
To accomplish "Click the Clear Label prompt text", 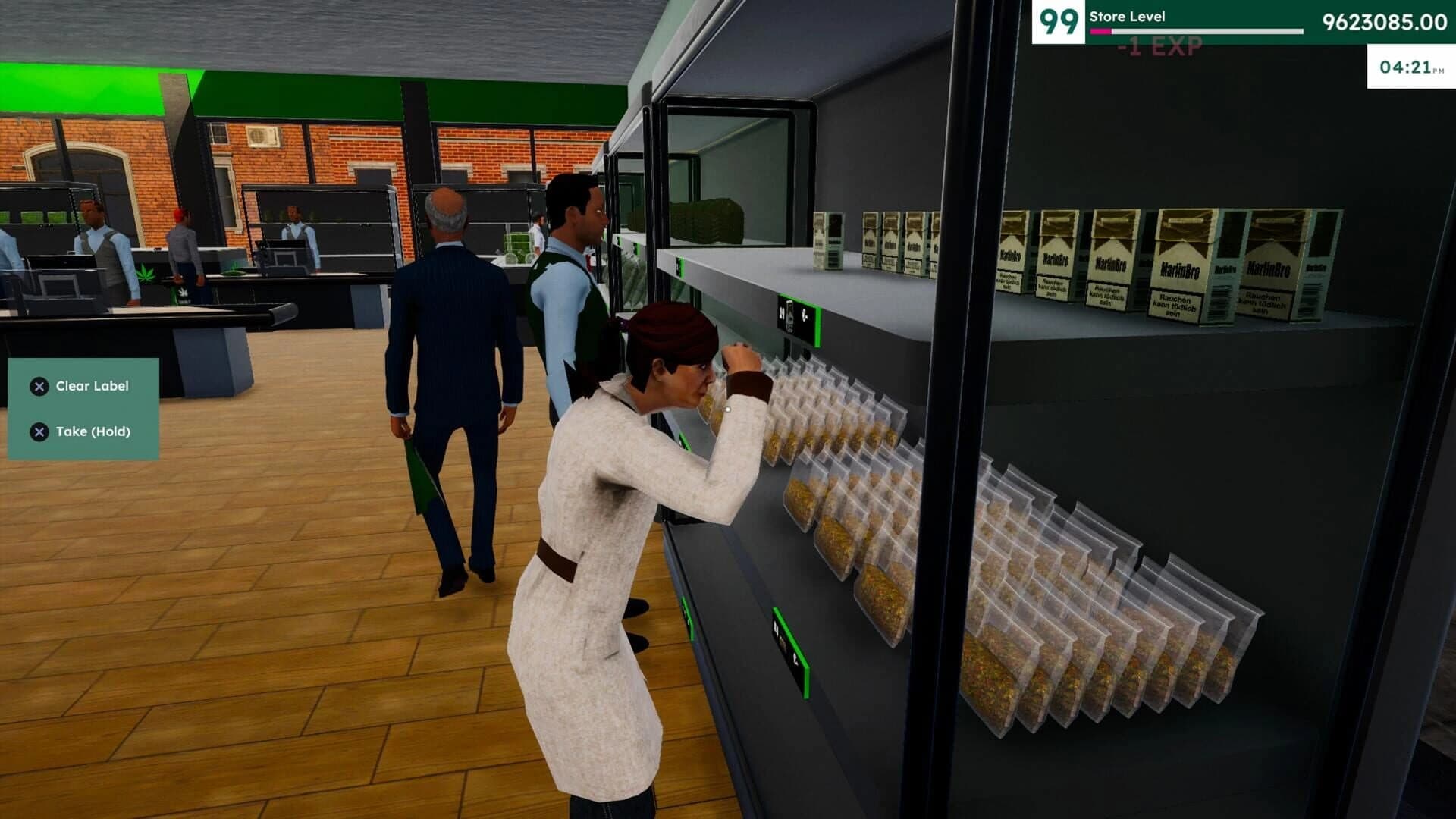I will 92,386.
